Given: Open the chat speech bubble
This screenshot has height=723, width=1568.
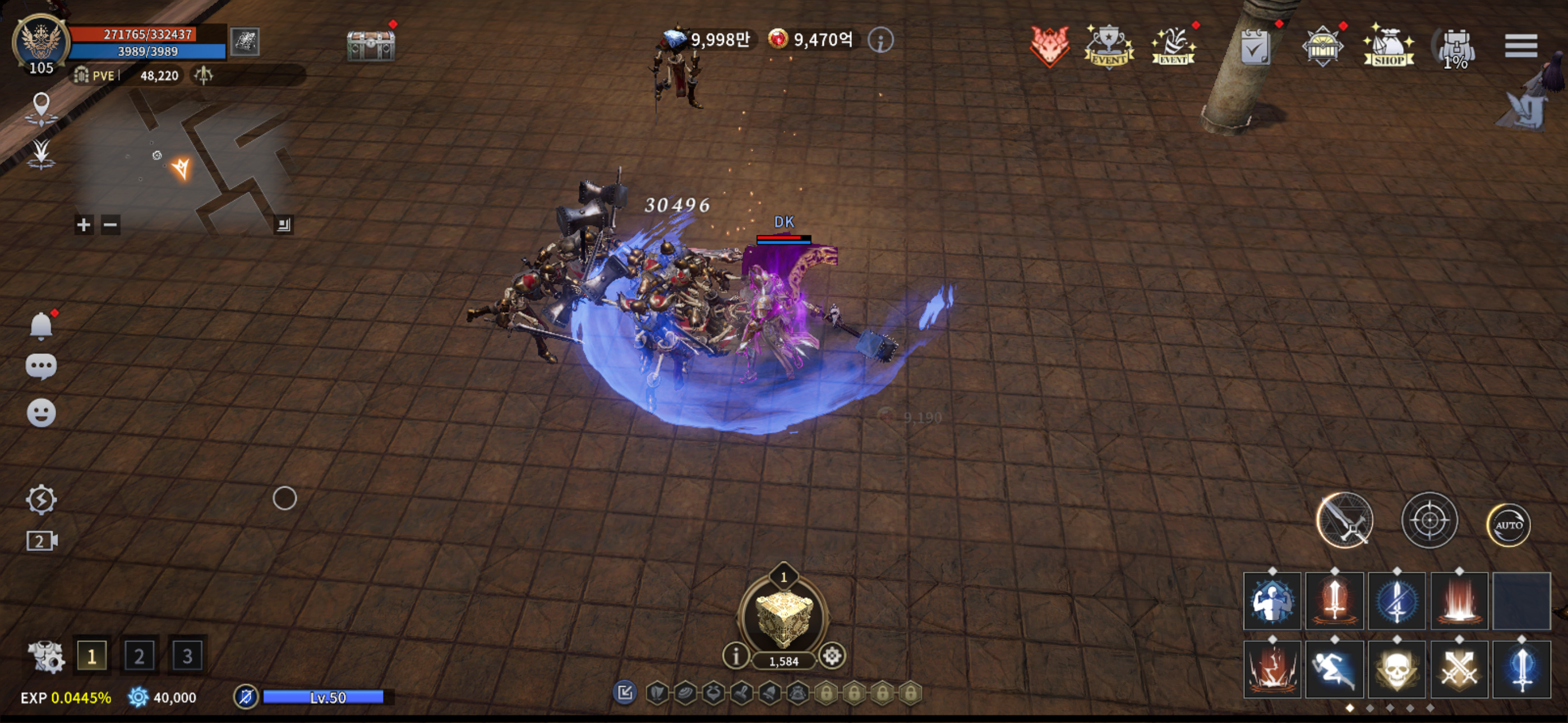Looking at the screenshot, I should (41, 366).
